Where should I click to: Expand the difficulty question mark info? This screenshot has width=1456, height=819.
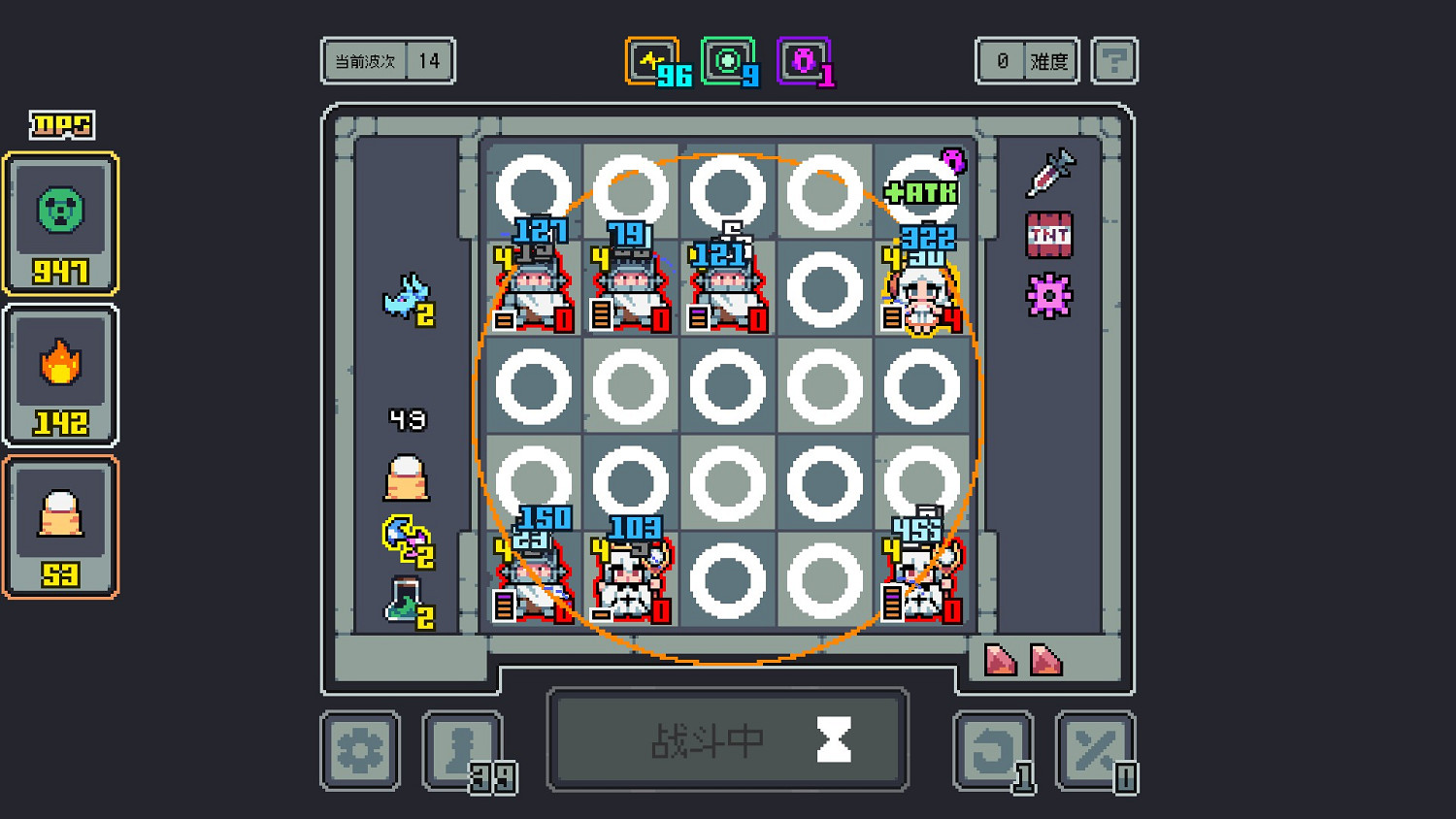coord(1113,60)
